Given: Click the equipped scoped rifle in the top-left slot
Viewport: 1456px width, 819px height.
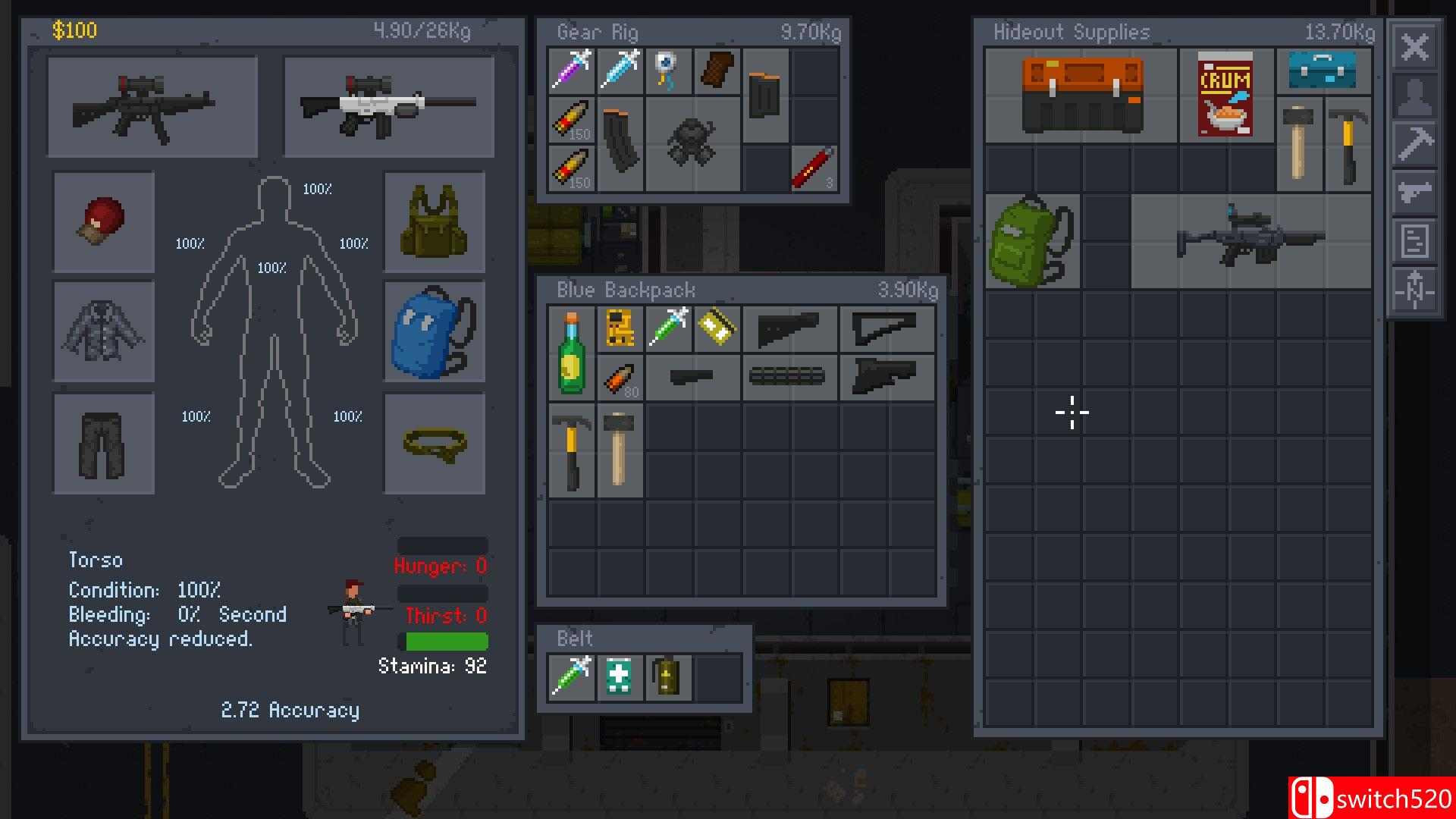Looking at the screenshot, I should [152, 106].
